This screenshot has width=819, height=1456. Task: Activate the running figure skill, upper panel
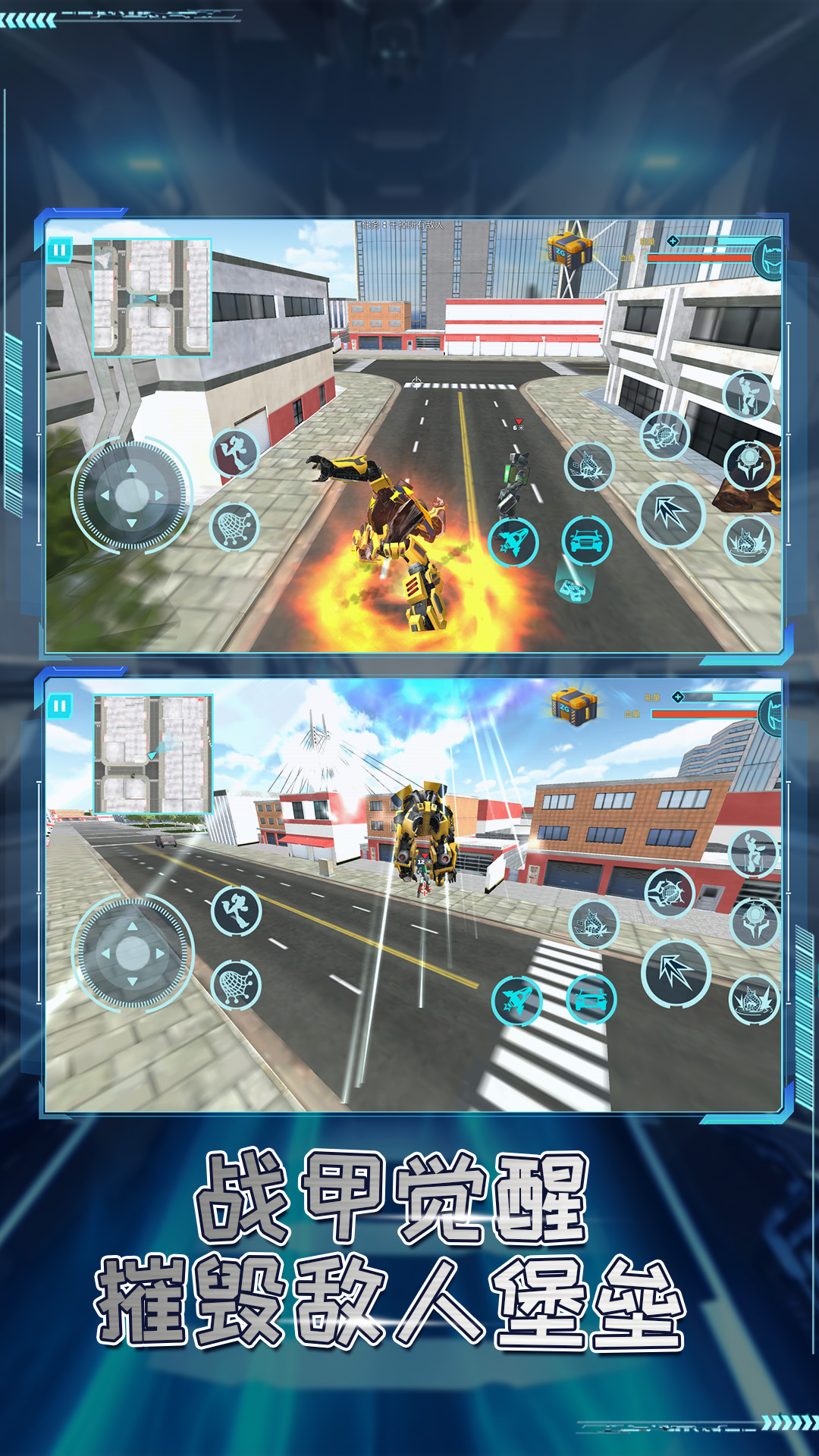(234, 453)
